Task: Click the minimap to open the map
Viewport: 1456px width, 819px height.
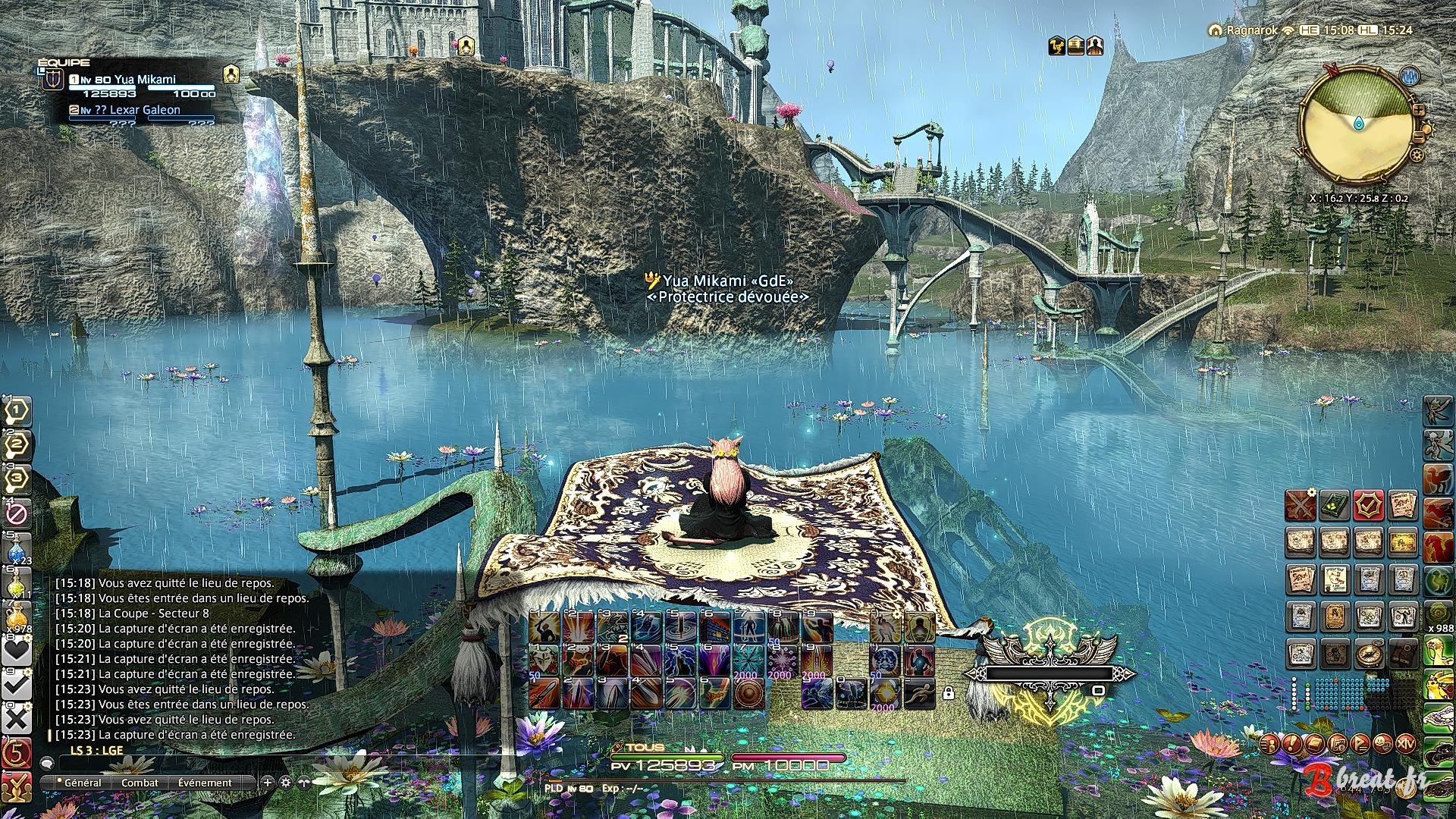Action: 1358,124
